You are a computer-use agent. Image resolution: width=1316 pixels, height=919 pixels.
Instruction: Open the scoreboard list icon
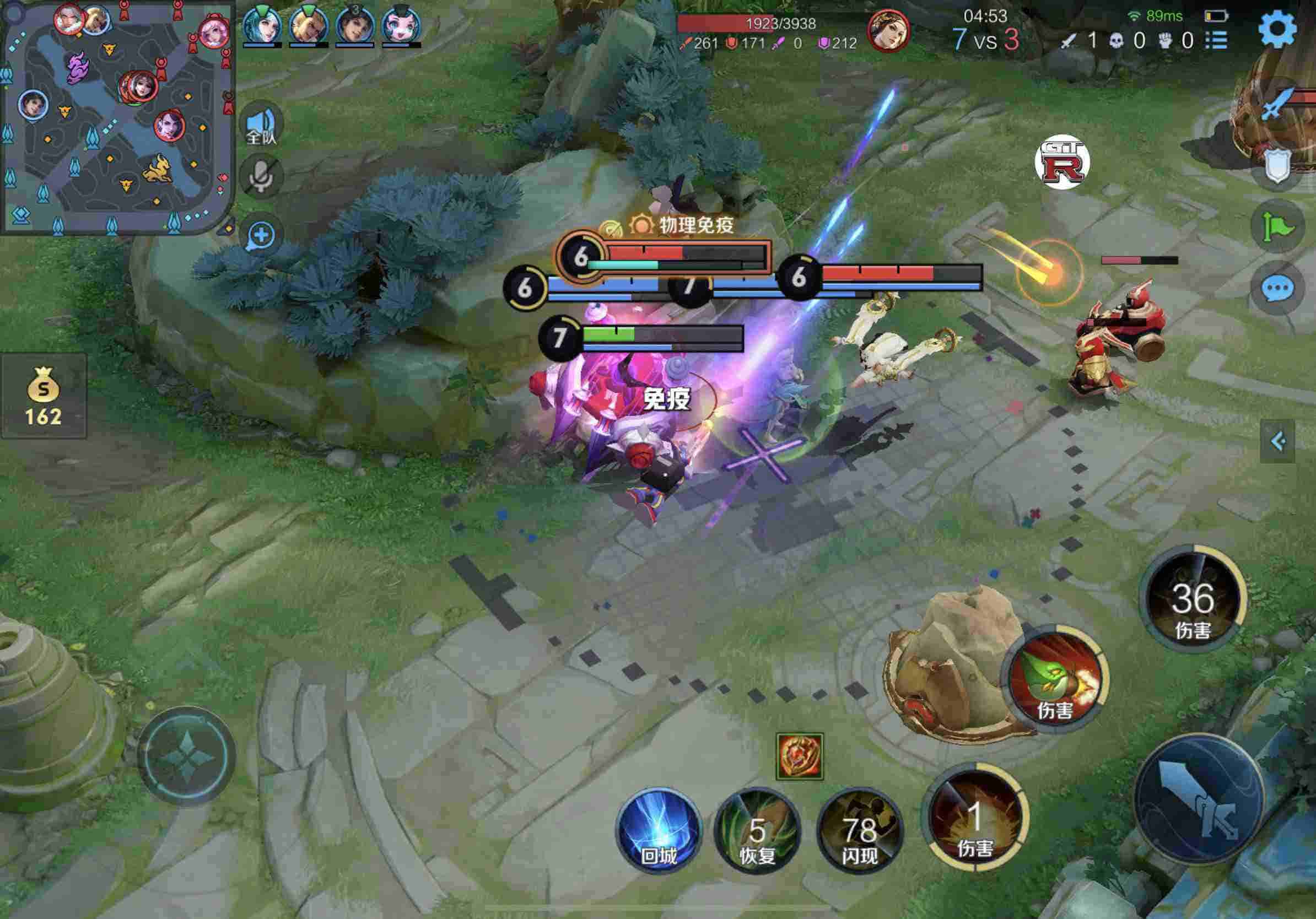[x=1216, y=40]
